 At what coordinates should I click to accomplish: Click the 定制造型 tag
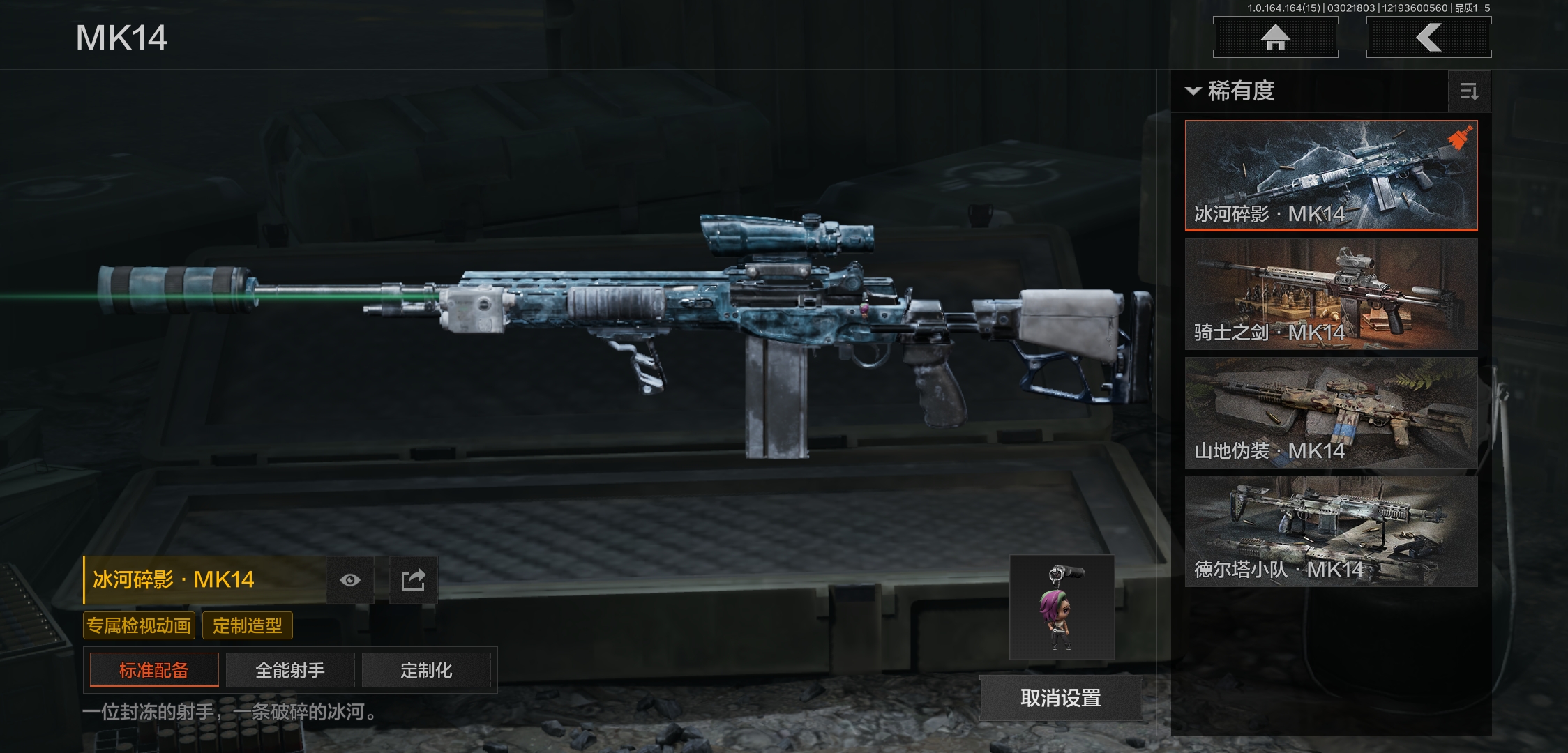[248, 625]
